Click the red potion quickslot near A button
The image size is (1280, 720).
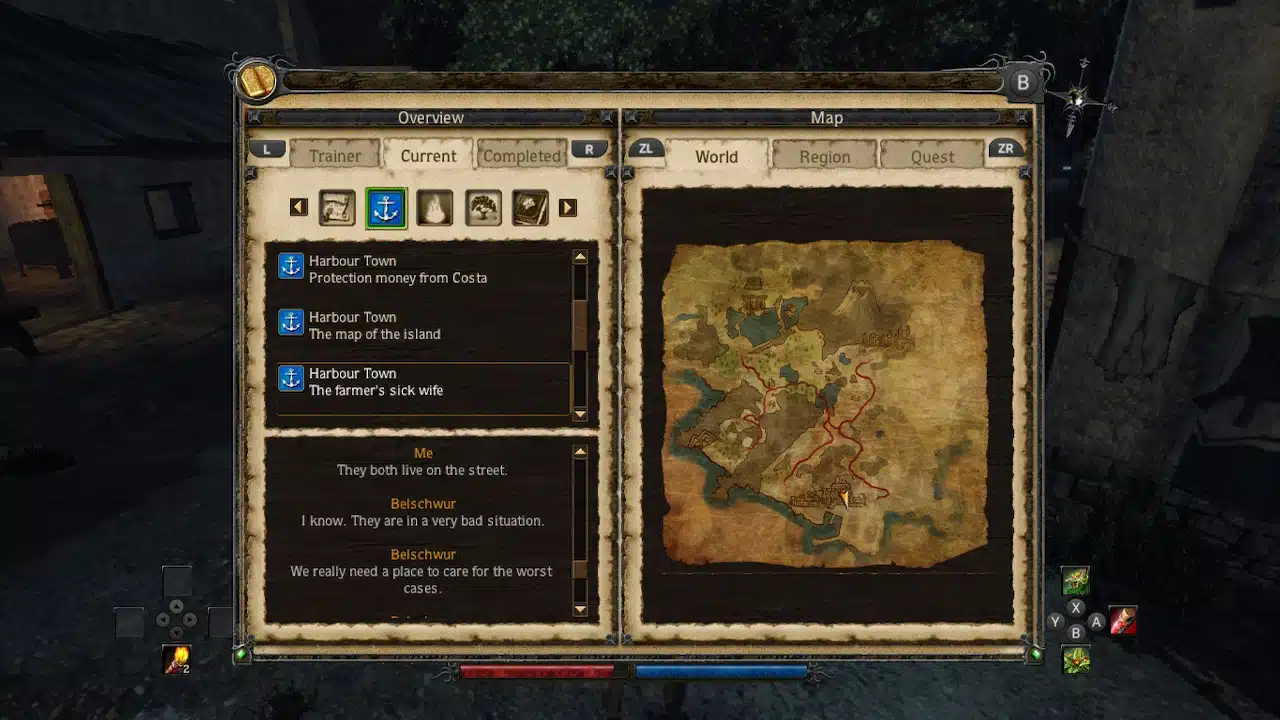(1124, 620)
